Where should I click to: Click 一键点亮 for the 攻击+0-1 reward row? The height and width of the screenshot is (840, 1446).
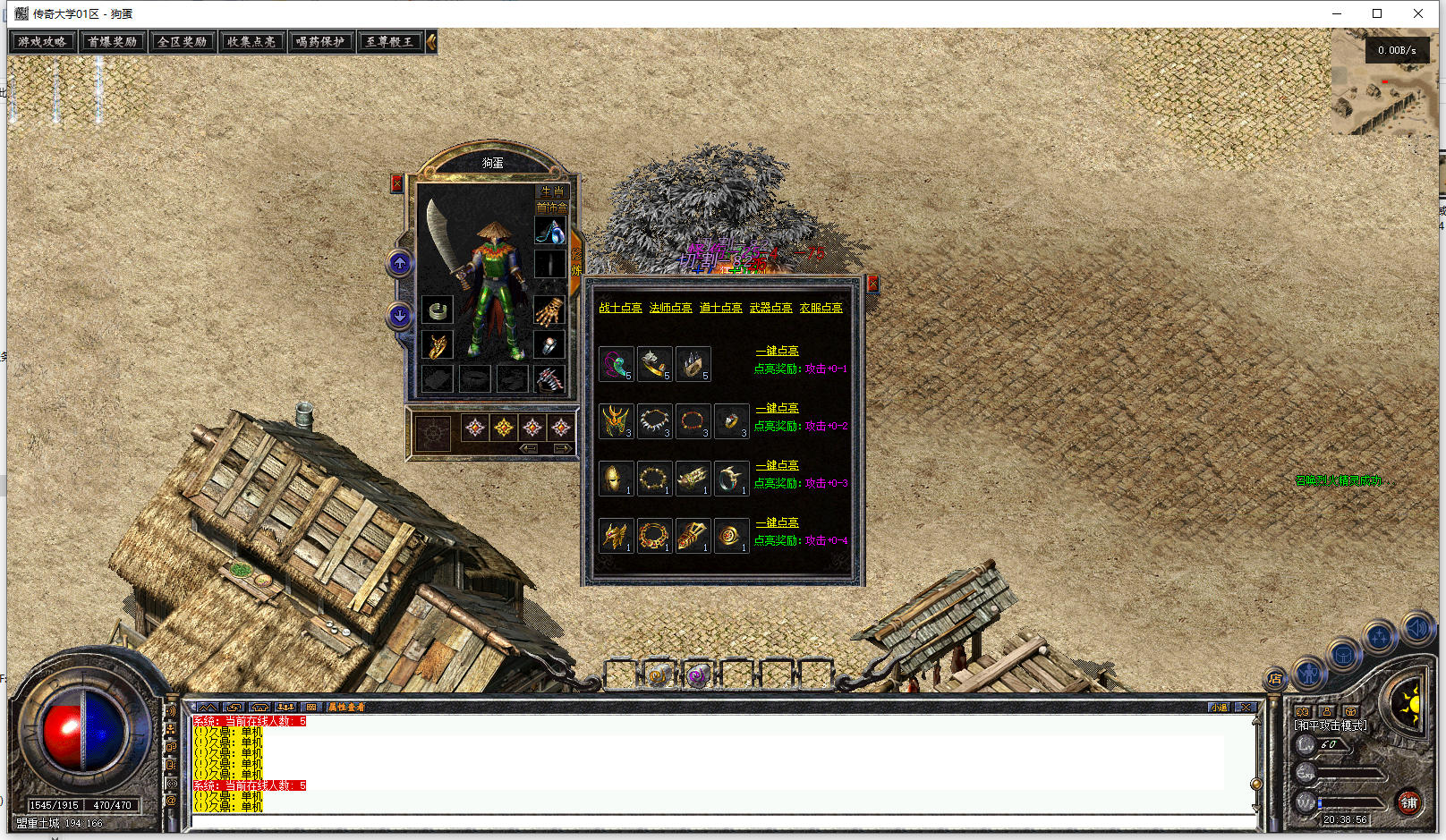(777, 351)
